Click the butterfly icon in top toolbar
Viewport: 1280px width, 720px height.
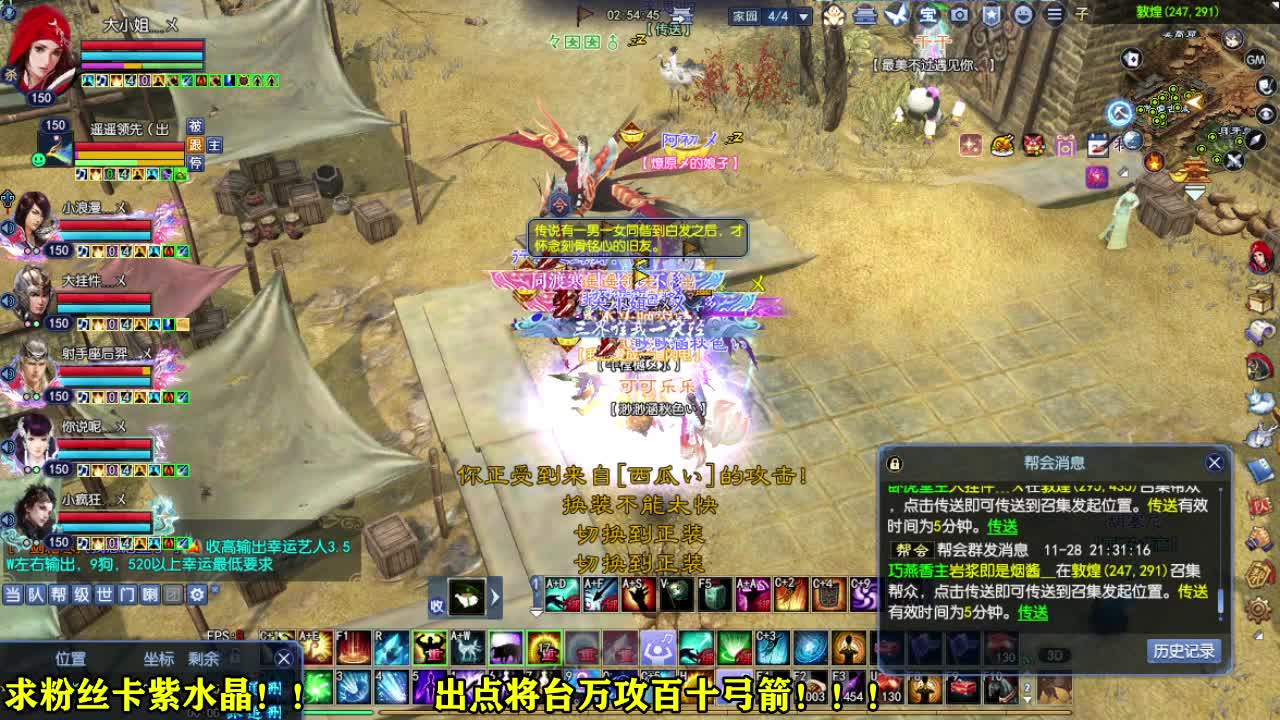(x=895, y=14)
